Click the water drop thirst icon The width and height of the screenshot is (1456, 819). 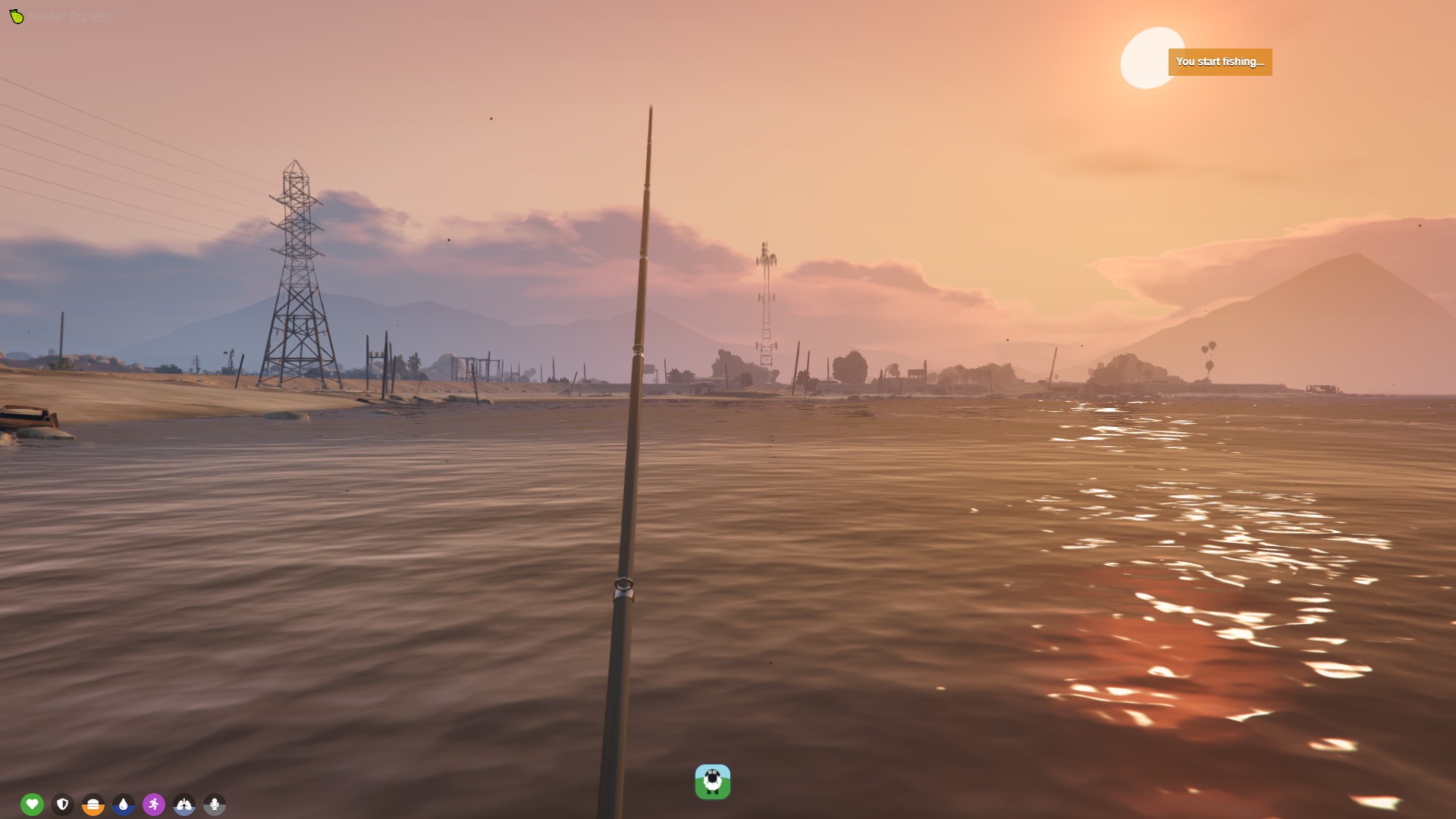[x=123, y=804]
